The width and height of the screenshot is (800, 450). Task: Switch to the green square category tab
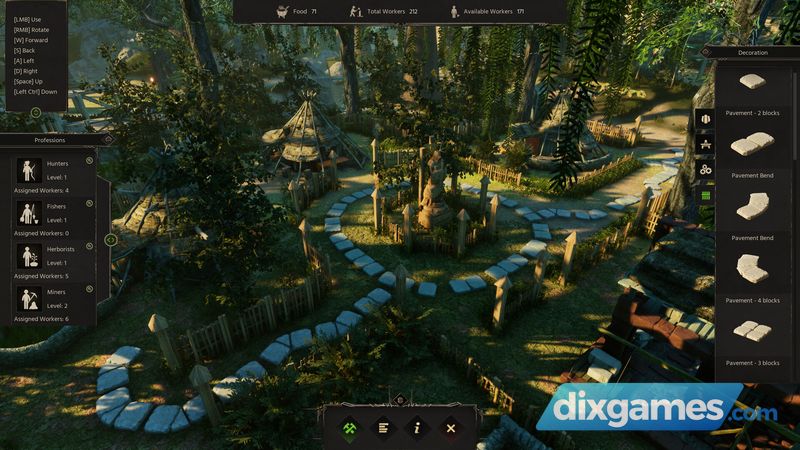(705, 196)
